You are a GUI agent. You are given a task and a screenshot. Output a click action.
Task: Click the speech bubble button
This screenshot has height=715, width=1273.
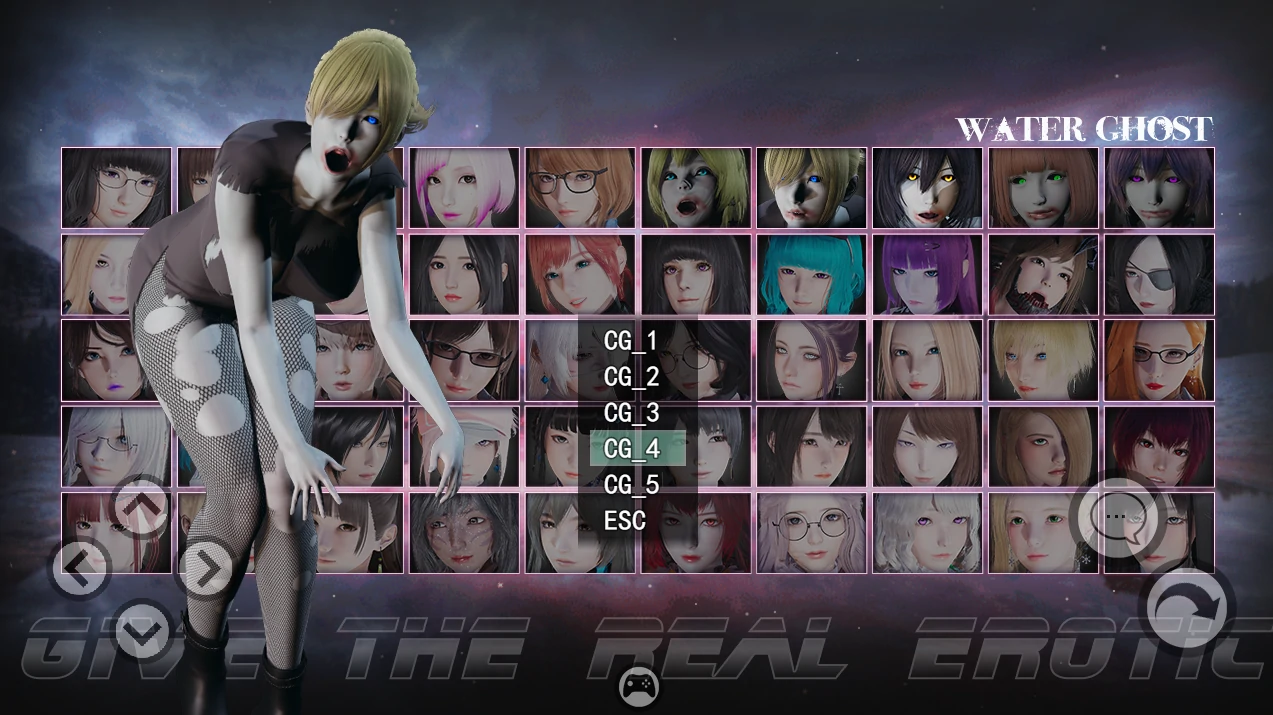click(1115, 517)
